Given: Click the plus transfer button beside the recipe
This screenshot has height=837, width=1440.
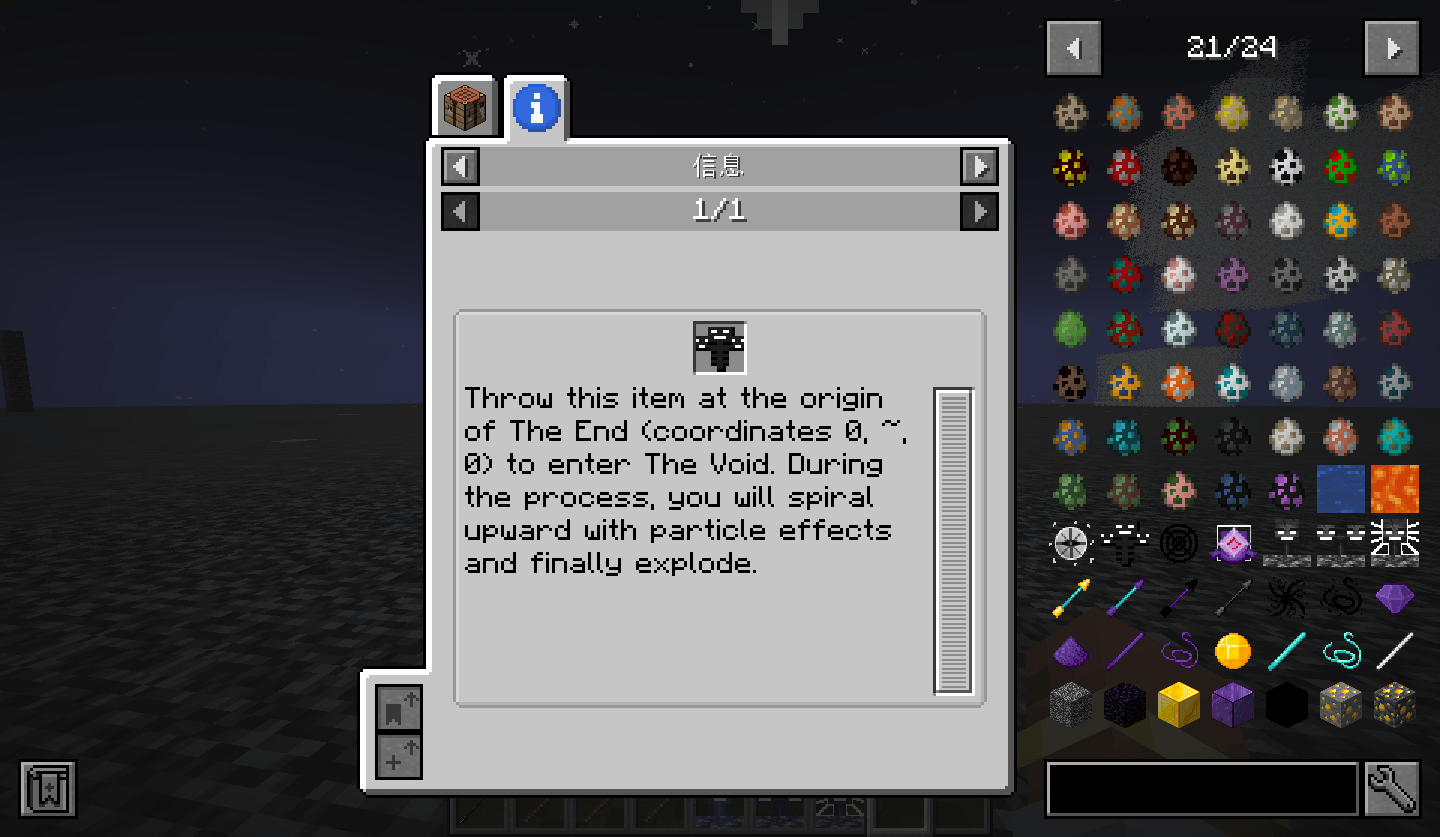Looking at the screenshot, I should [398, 755].
